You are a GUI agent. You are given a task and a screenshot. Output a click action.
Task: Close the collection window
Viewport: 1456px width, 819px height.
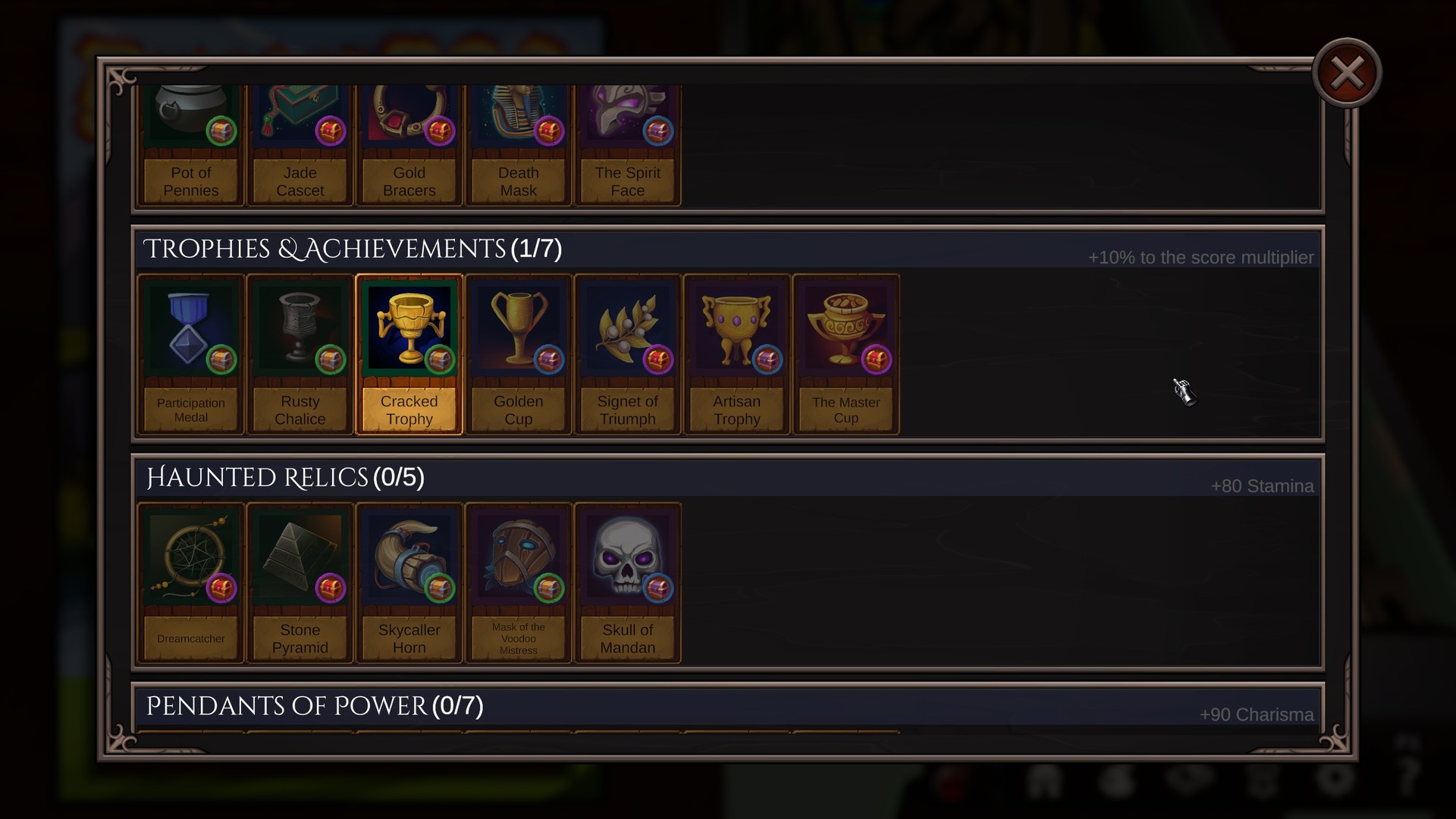pos(1347,71)
